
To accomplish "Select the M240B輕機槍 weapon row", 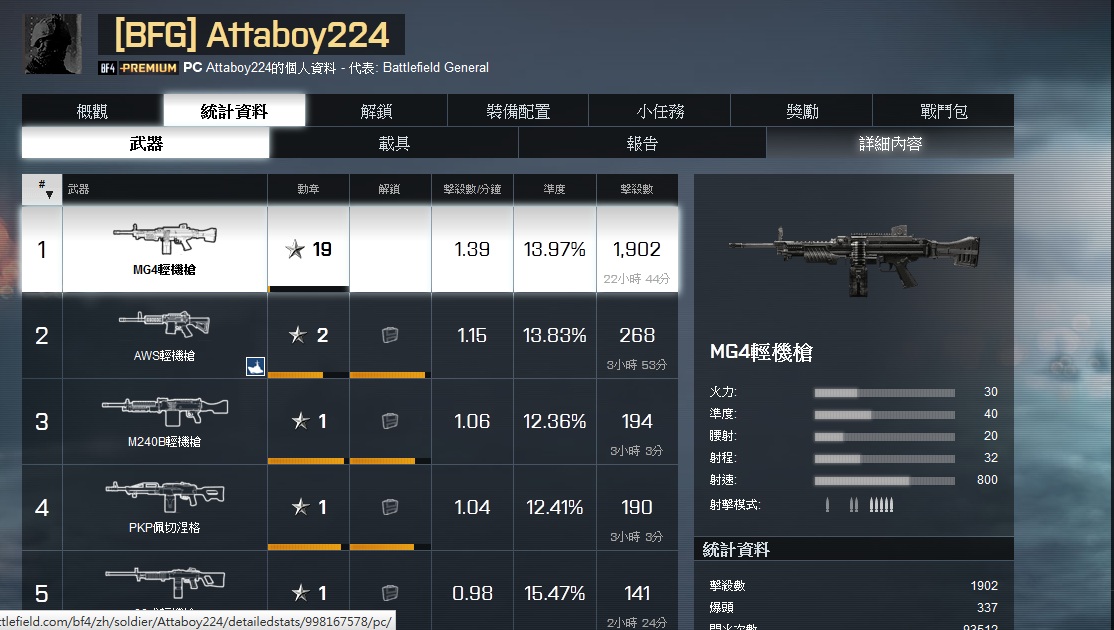I will coord(164,421).
